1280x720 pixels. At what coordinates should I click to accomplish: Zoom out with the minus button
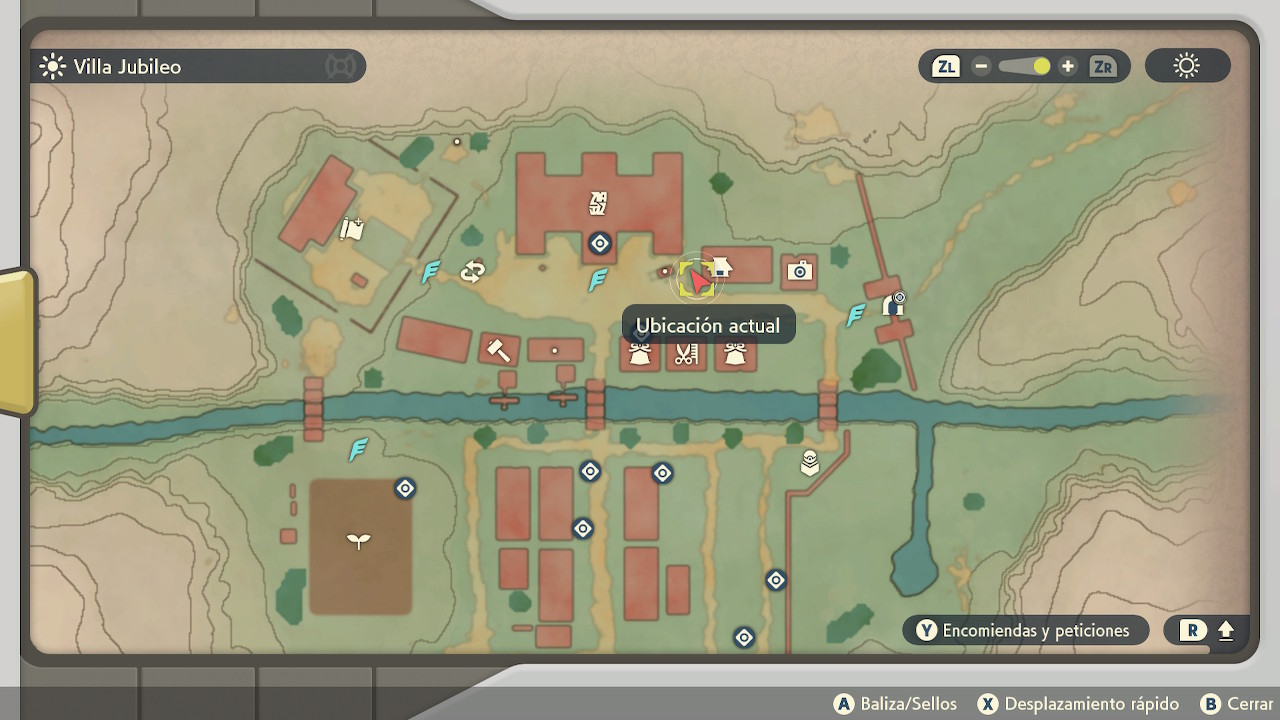click(x=981, y=67)
